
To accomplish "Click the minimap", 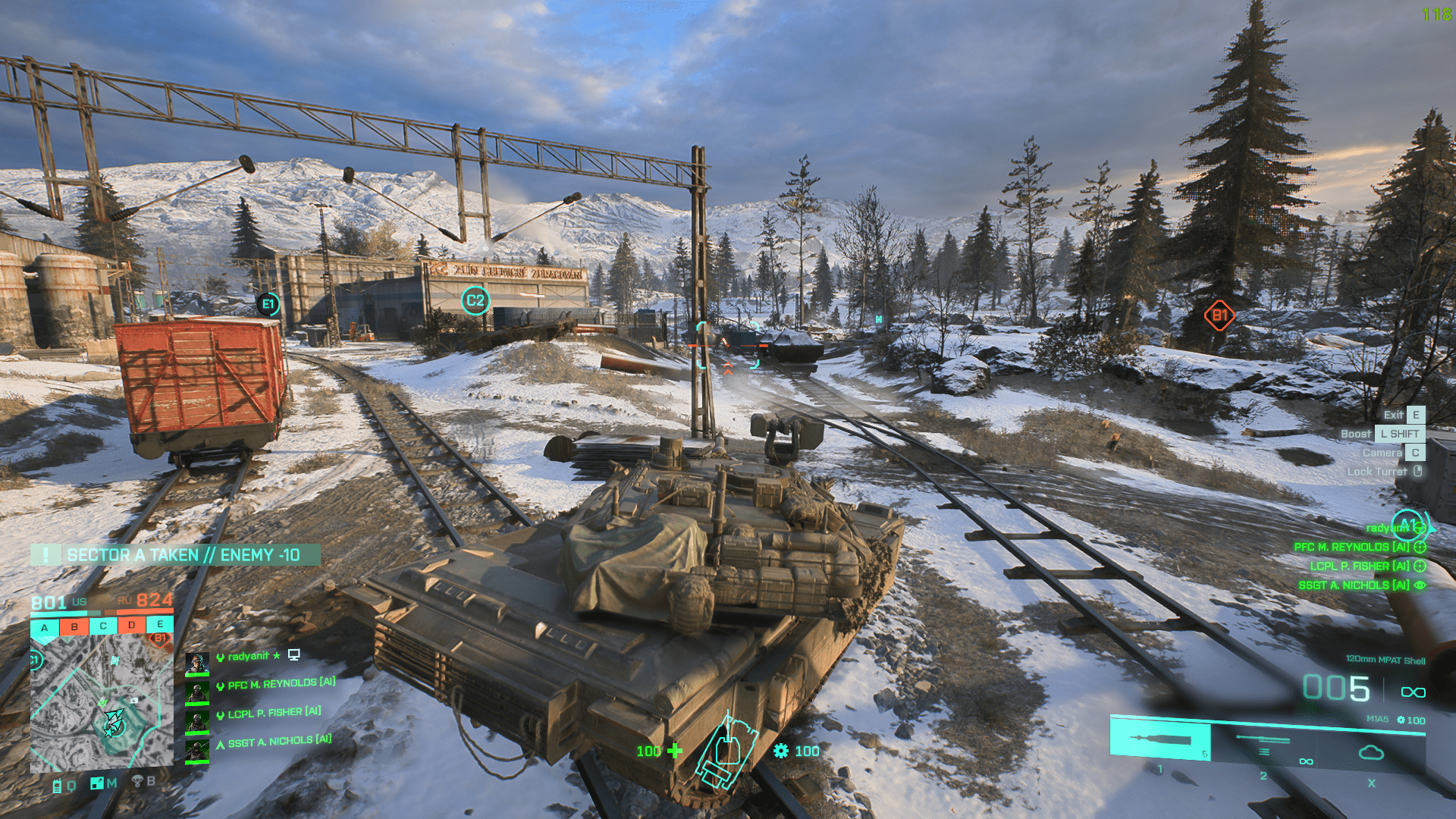I will (102, 703).
